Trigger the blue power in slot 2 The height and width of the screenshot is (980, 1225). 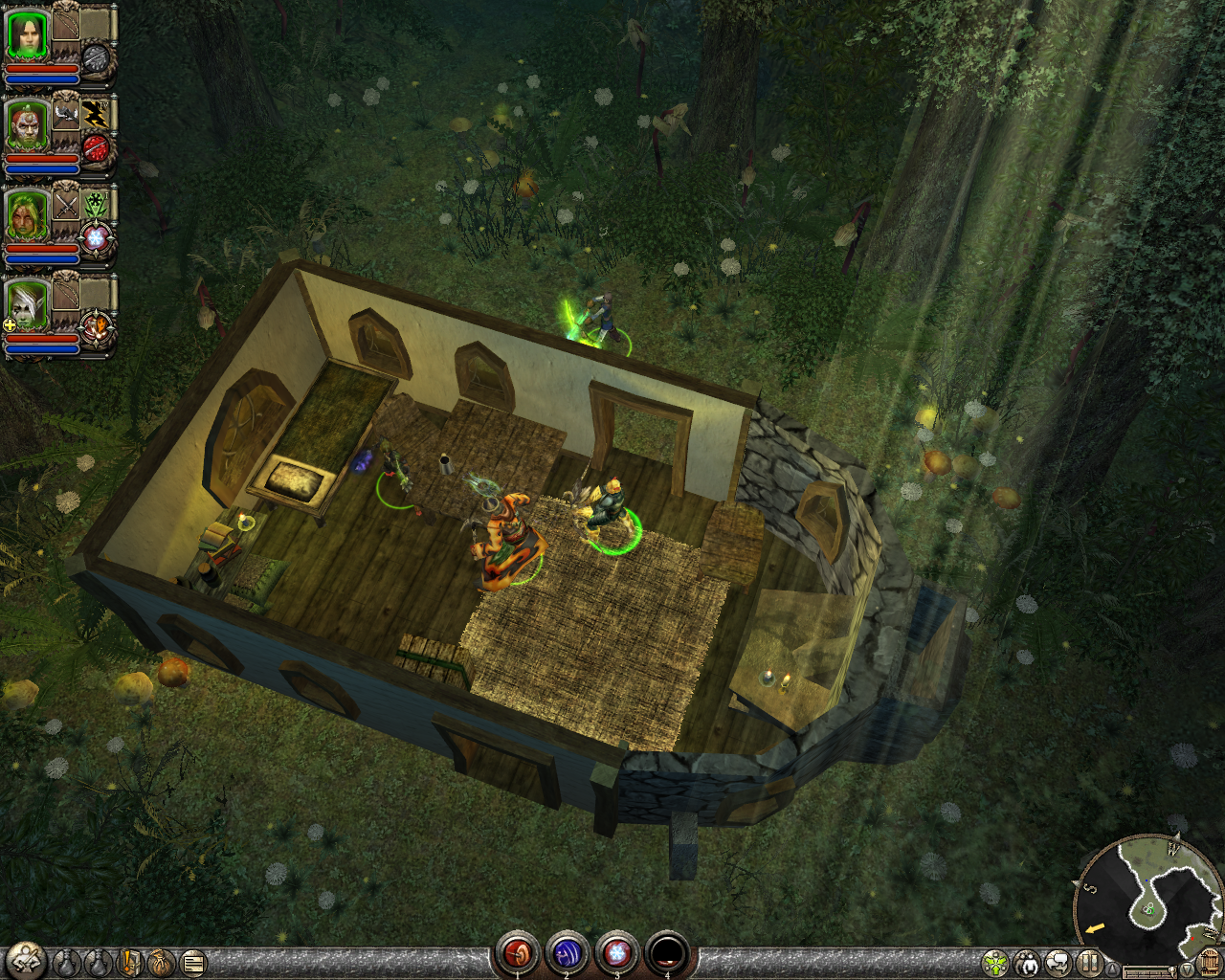[x=567, y=952]
